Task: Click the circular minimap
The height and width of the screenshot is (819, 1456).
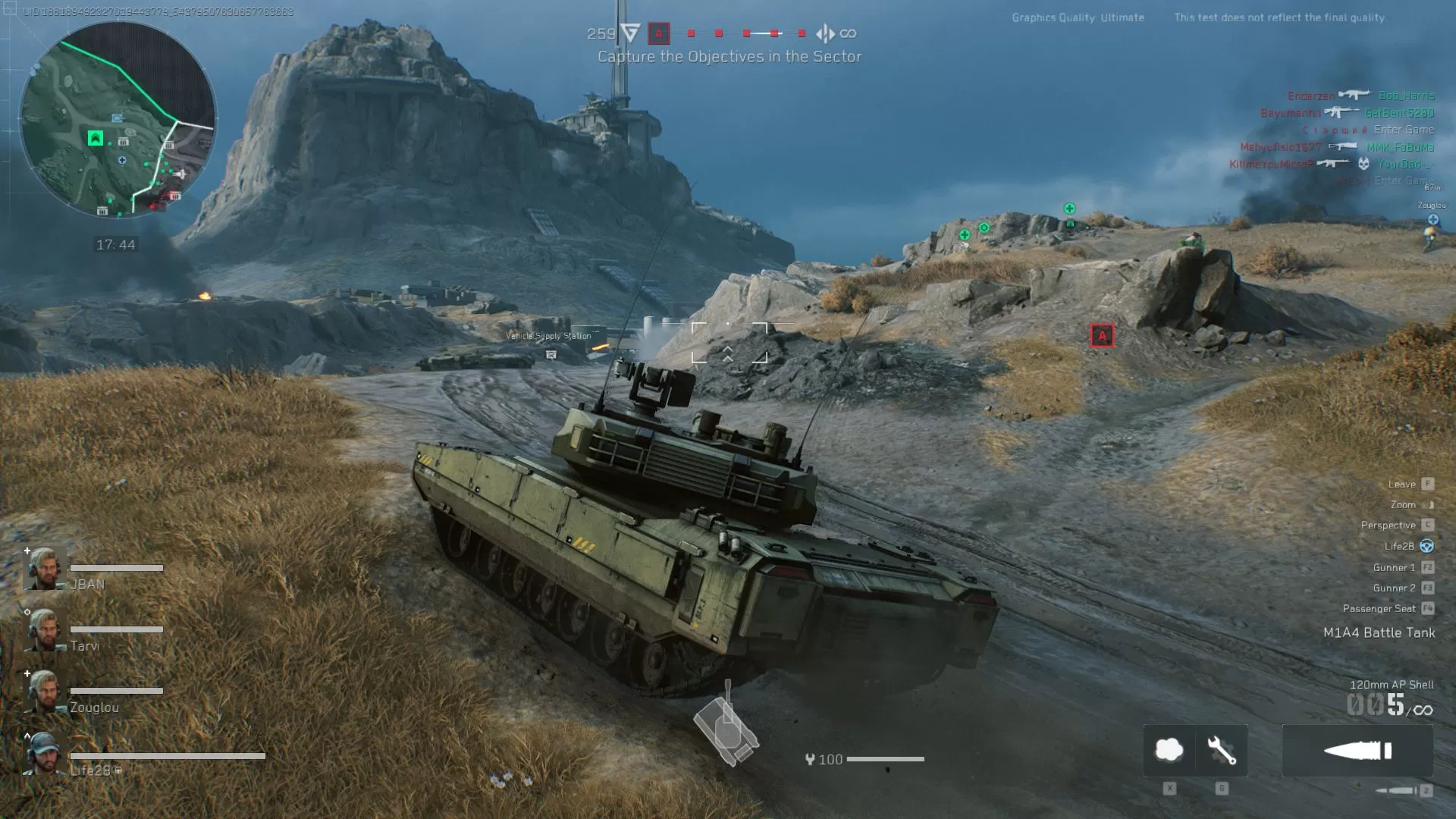Action: click(118, 120)
